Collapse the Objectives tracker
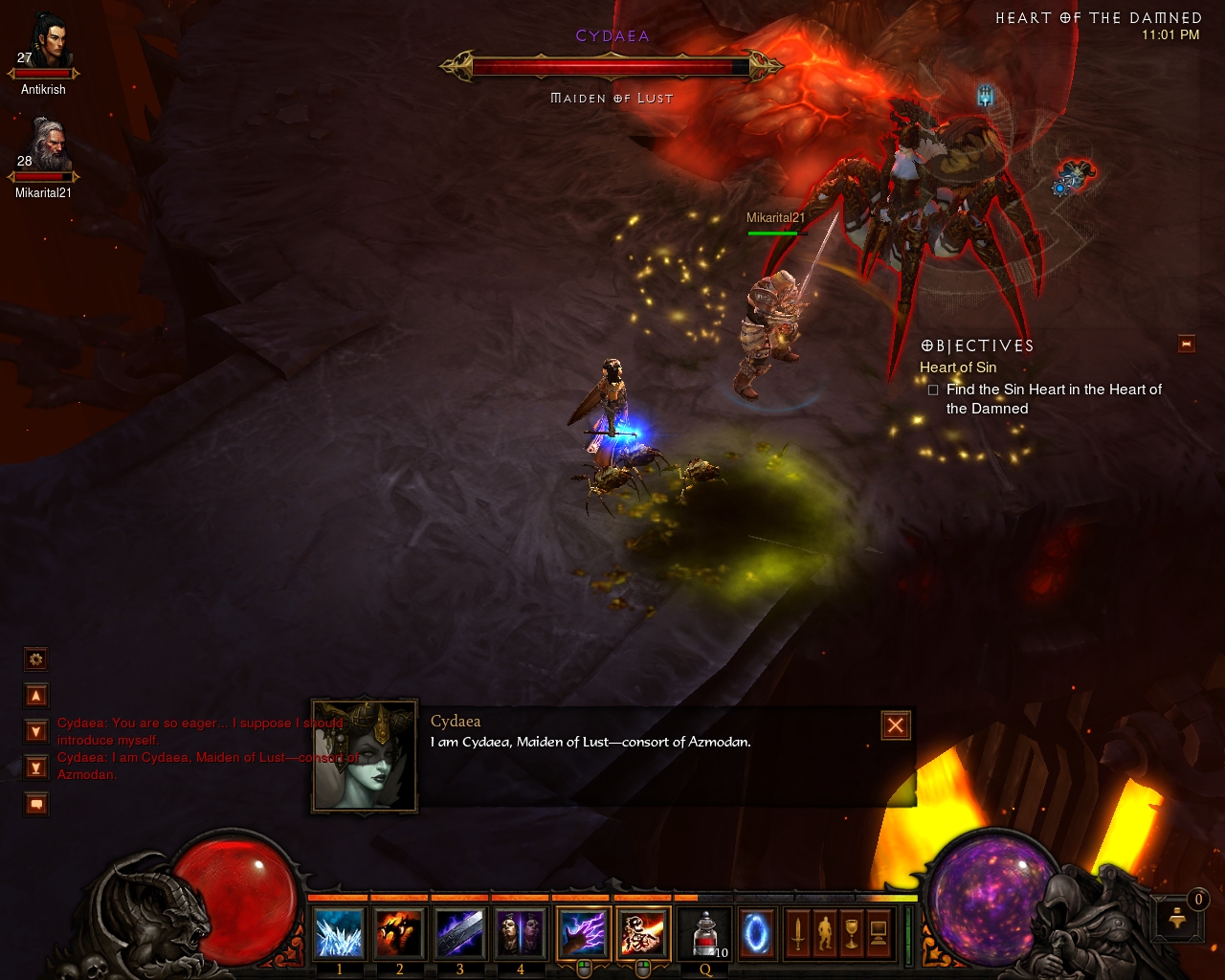The height and width of the screenshot is (980, 1225). tap(1187, 344)
